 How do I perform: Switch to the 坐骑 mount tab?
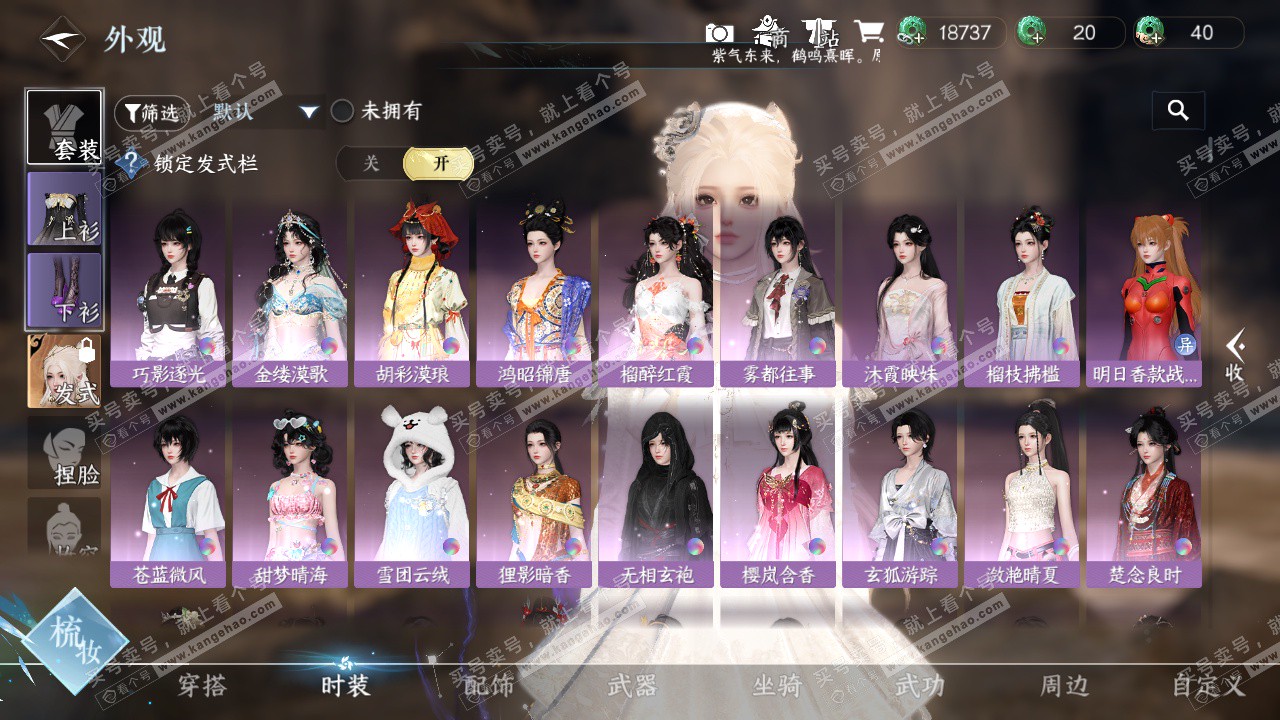777,685
